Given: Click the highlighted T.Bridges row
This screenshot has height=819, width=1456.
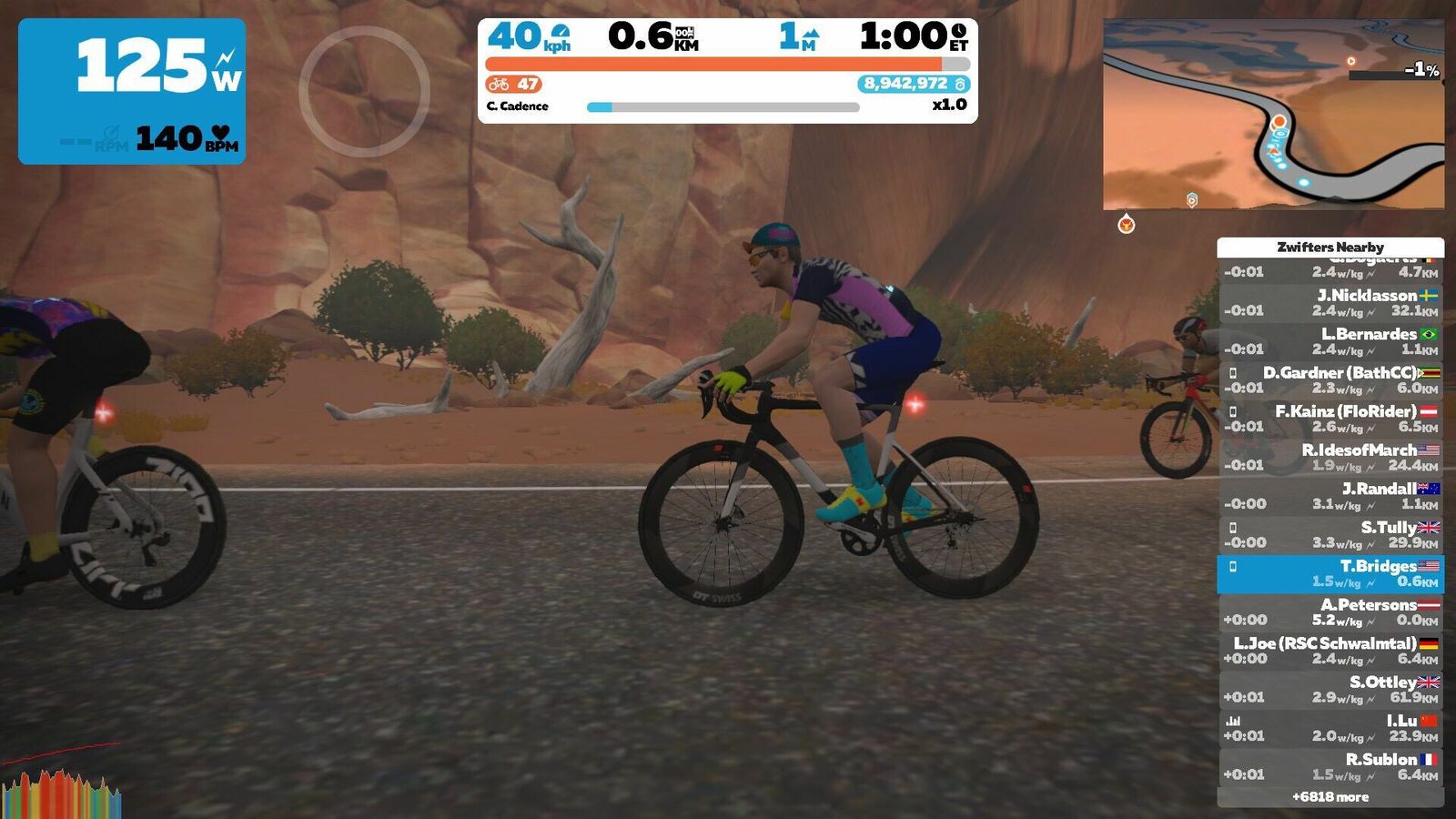Looking at the screenshot, I should (x=1330, y=573).
